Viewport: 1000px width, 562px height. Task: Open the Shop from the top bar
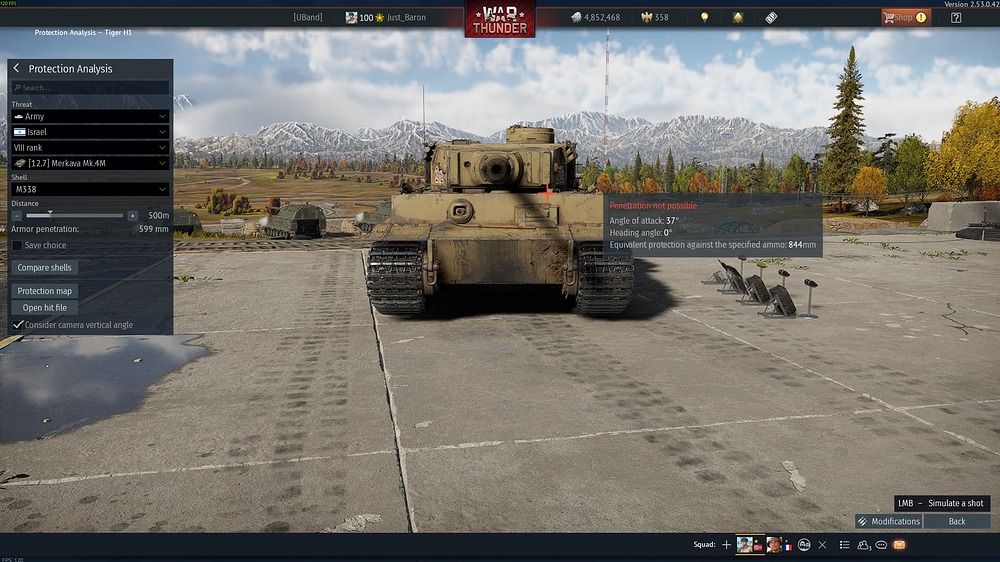pyautogui.click(x=904, y=17)
